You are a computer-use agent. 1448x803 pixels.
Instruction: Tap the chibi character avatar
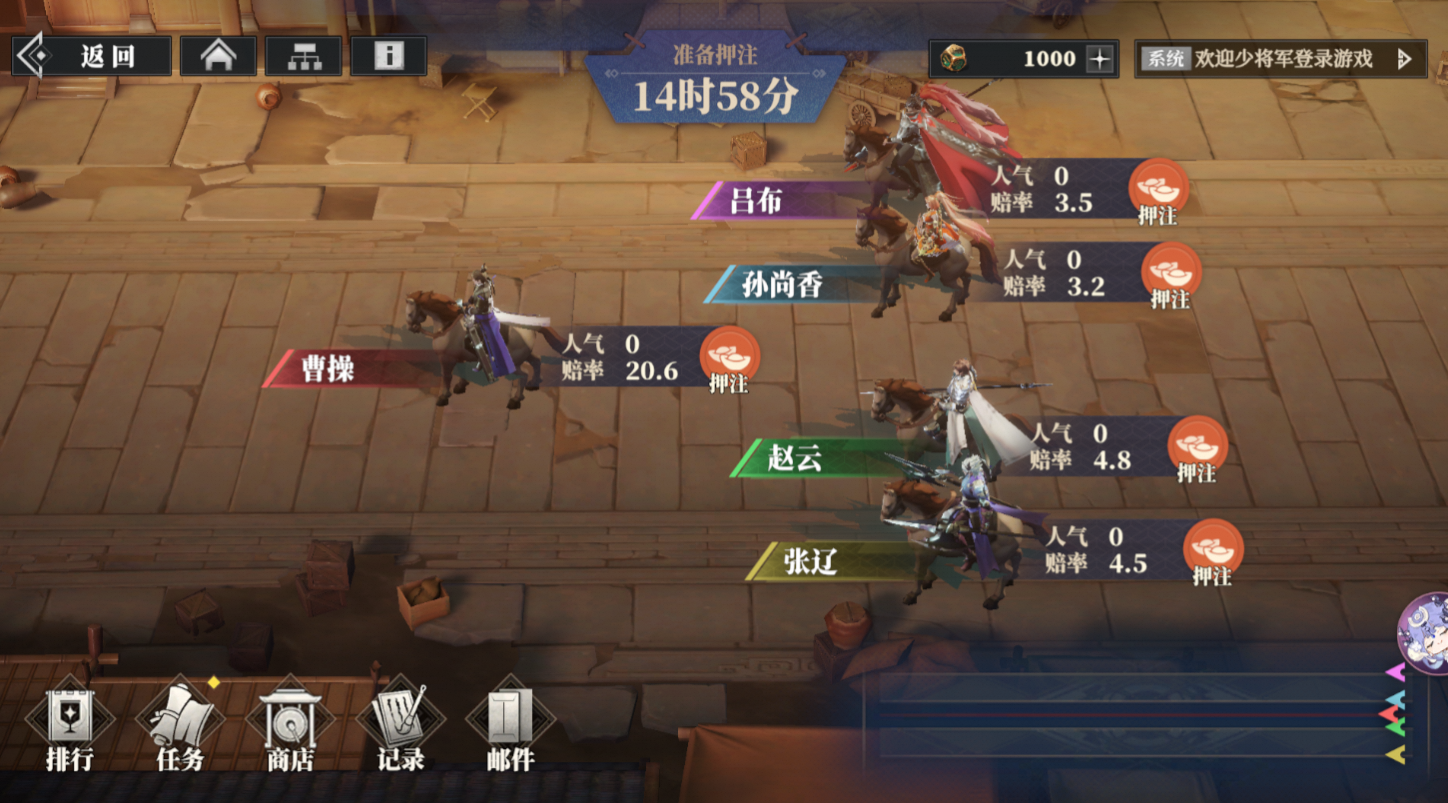1424,631
